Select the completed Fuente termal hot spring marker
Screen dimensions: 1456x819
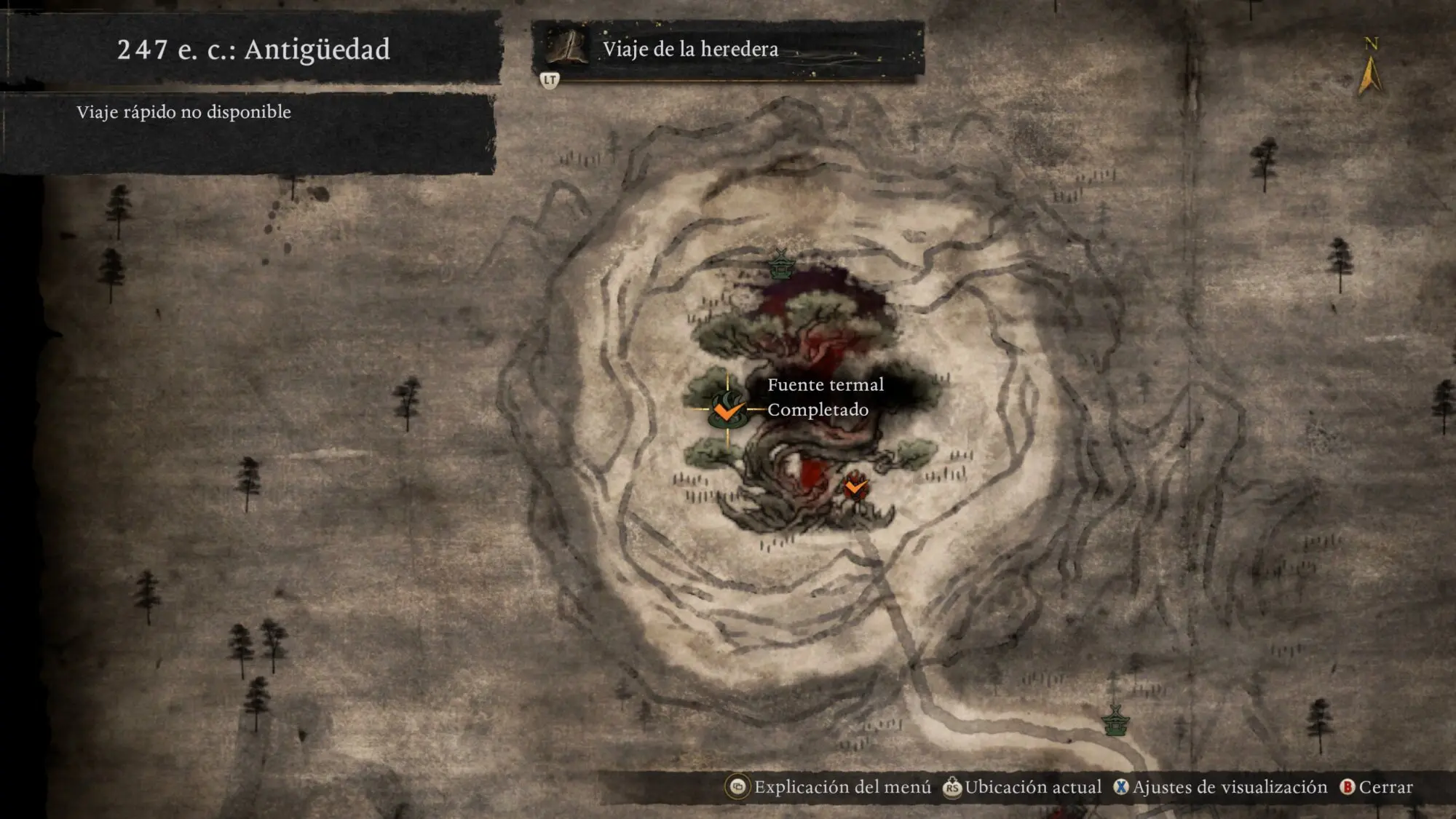(x=727, y=410)
